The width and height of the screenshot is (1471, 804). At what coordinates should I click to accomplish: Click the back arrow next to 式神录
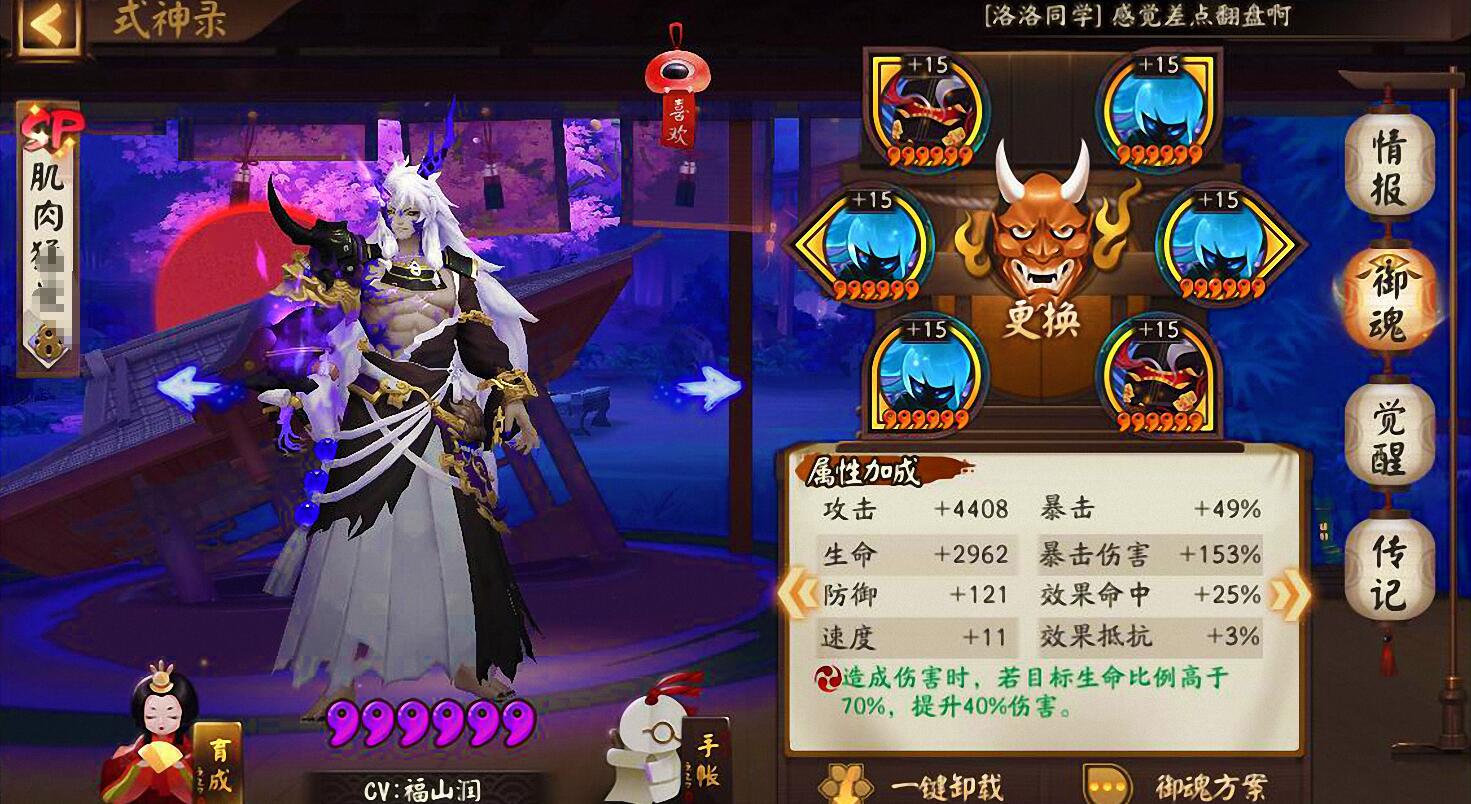[45, 27]
